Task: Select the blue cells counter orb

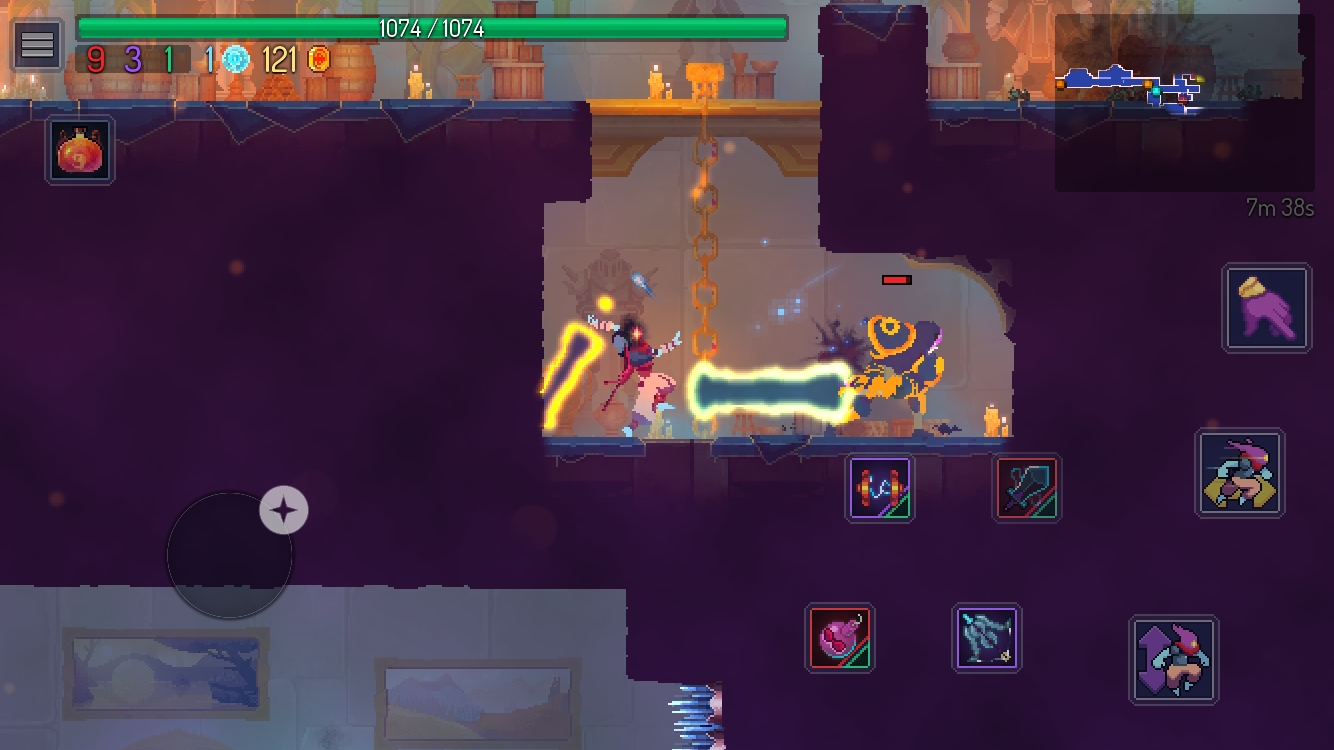Action: click(236, 58)
